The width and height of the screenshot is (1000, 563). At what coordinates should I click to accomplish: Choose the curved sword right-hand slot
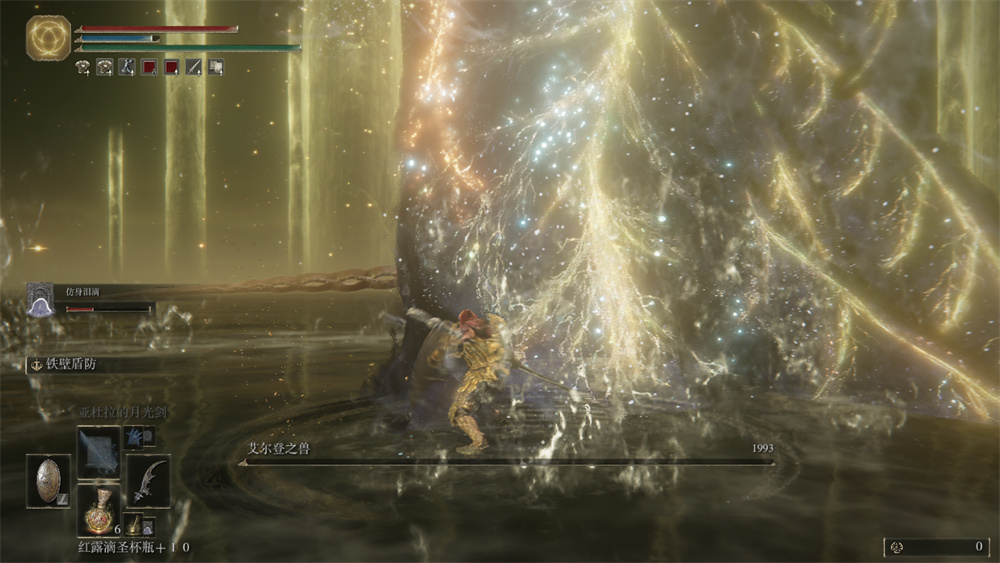pos(148,480)
